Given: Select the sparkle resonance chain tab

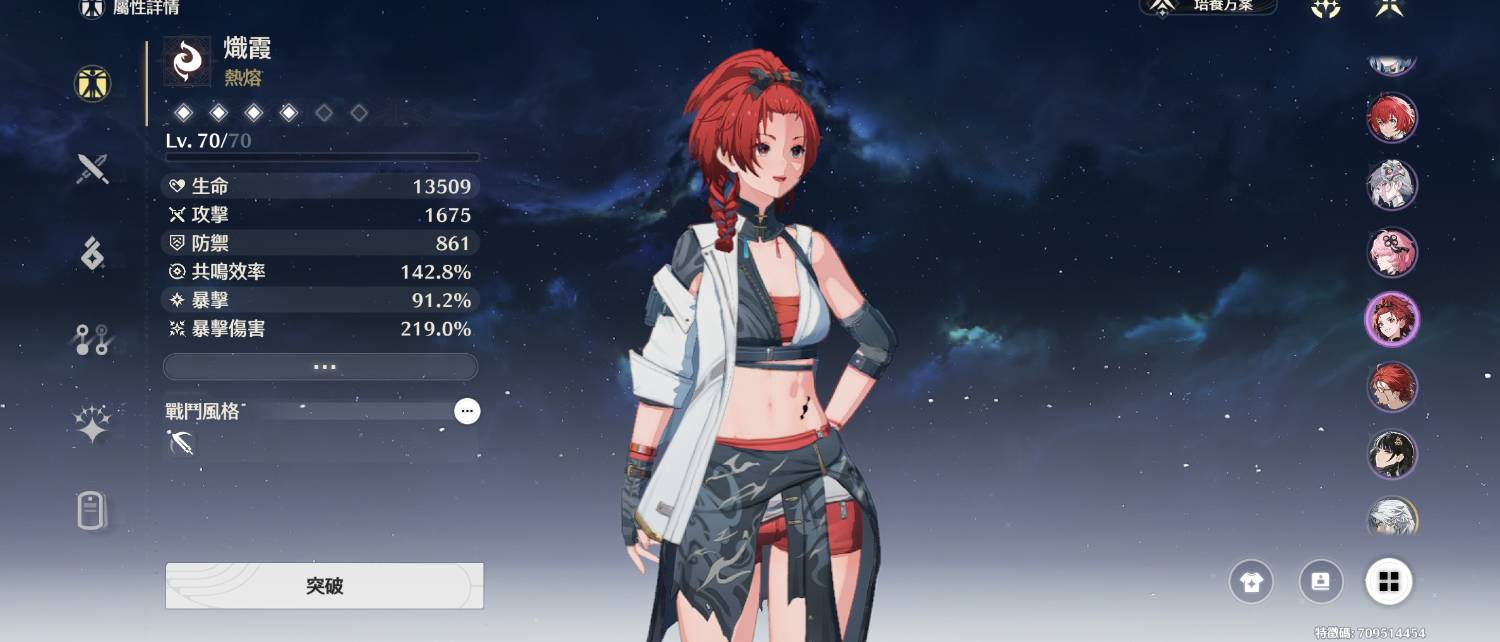Looking at the screenshot, I should point(93,426).
